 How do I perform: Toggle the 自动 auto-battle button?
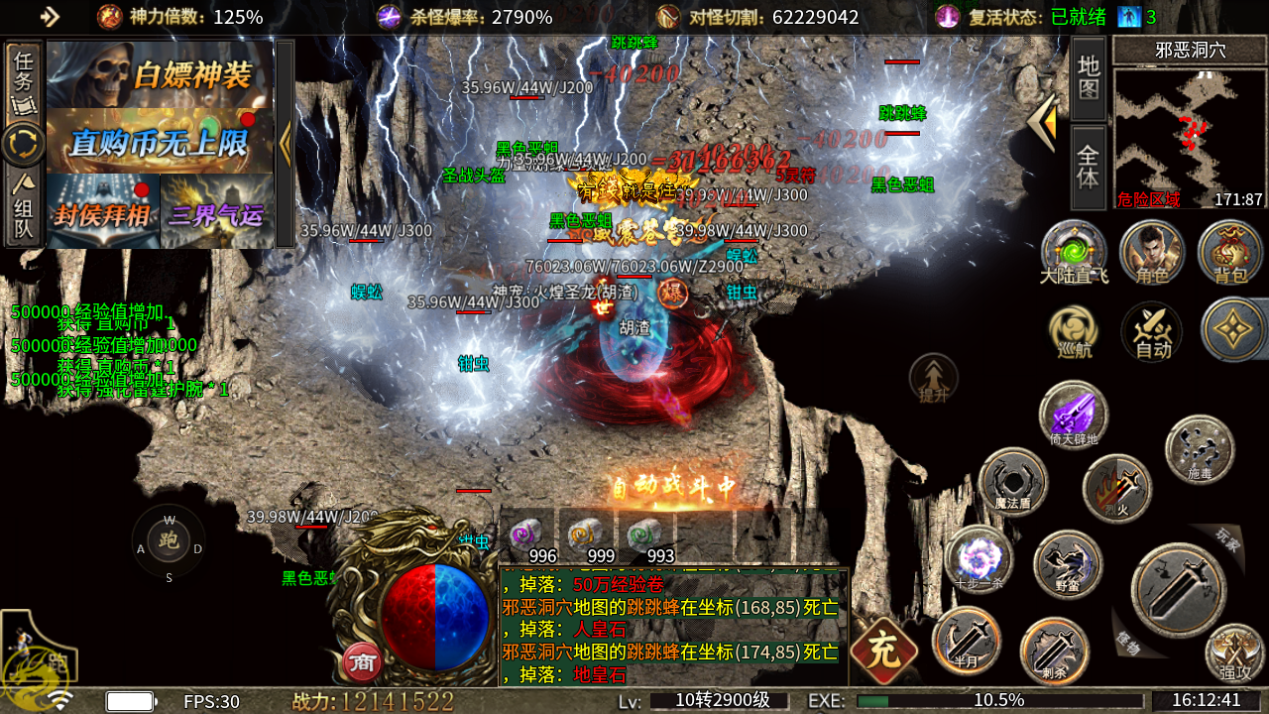click(x=1152, y=331)
